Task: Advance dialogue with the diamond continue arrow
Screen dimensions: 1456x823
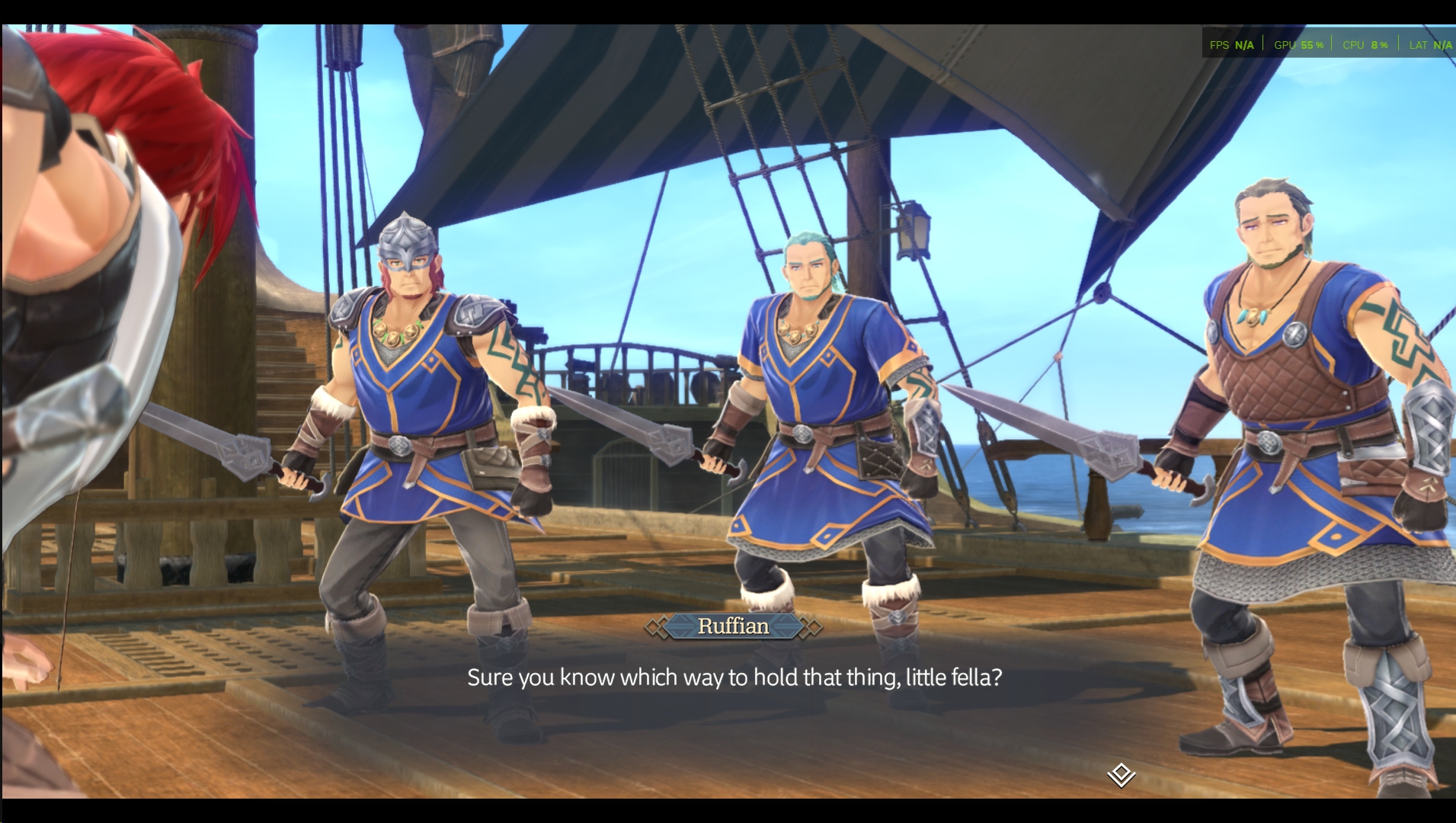Action: [1121, 775]
